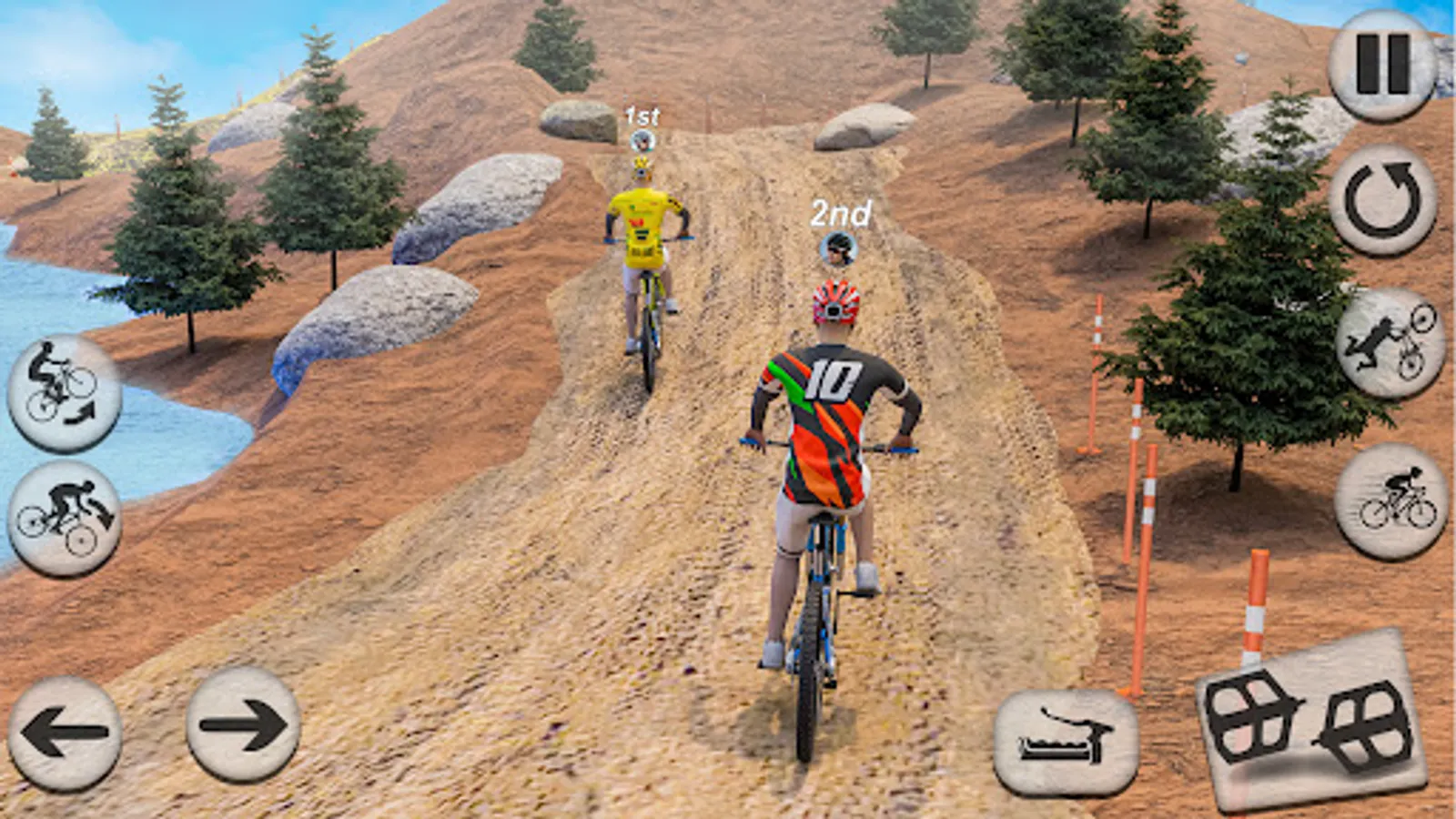This screenshot has height=819, width=1456.
Task: Apply the brake lever button
Action: [1066, 740]
